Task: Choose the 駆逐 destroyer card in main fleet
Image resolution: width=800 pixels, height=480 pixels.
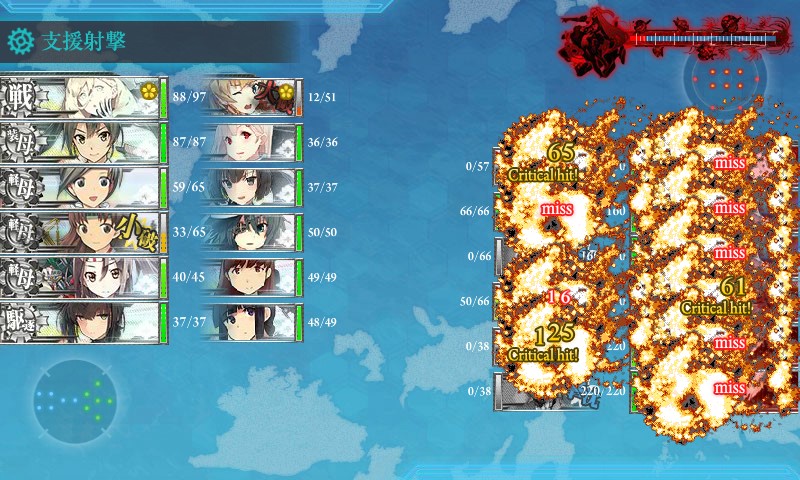Action: point(82,322)
